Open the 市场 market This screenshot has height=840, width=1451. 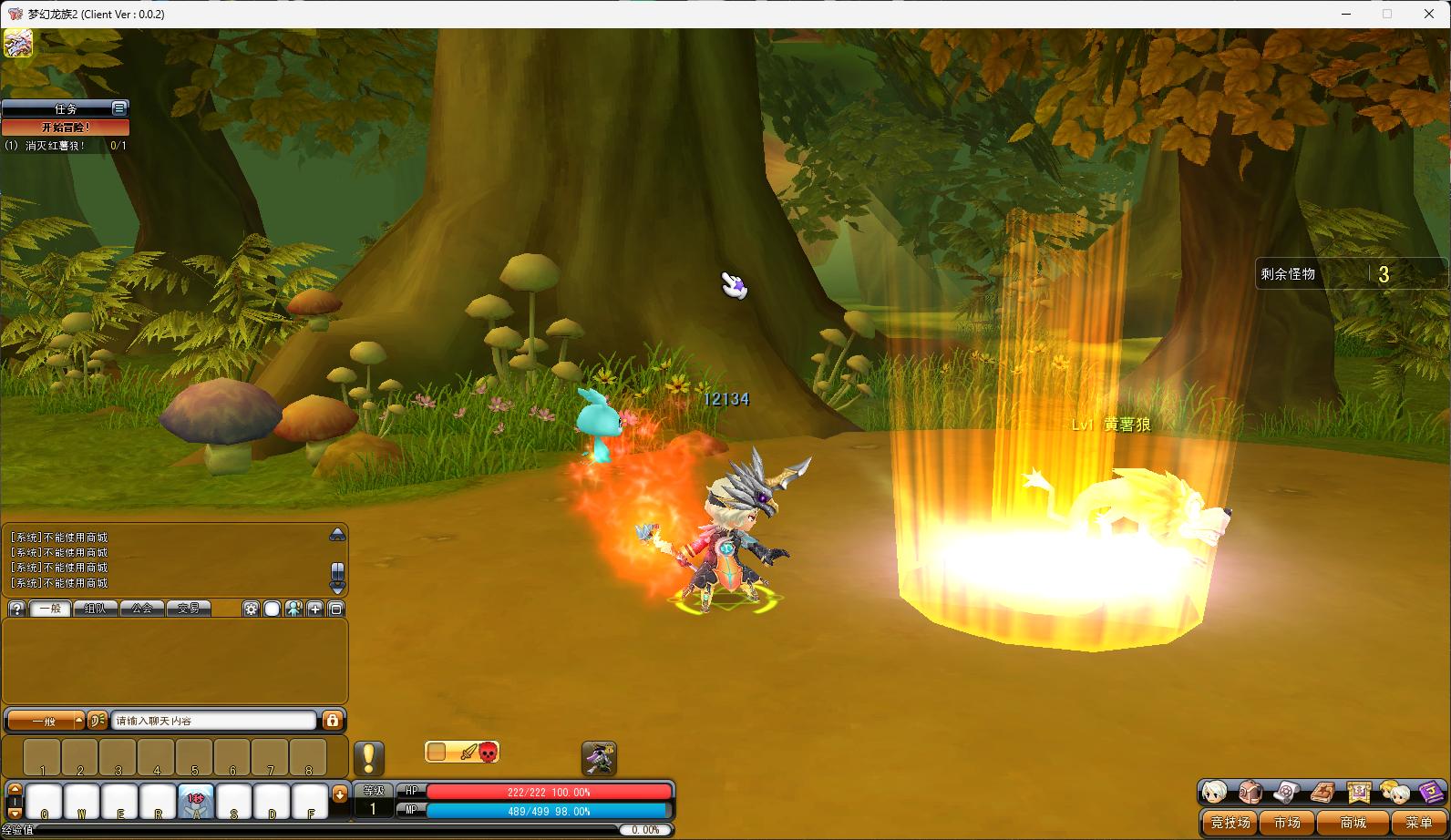[x=1287, y=823]
